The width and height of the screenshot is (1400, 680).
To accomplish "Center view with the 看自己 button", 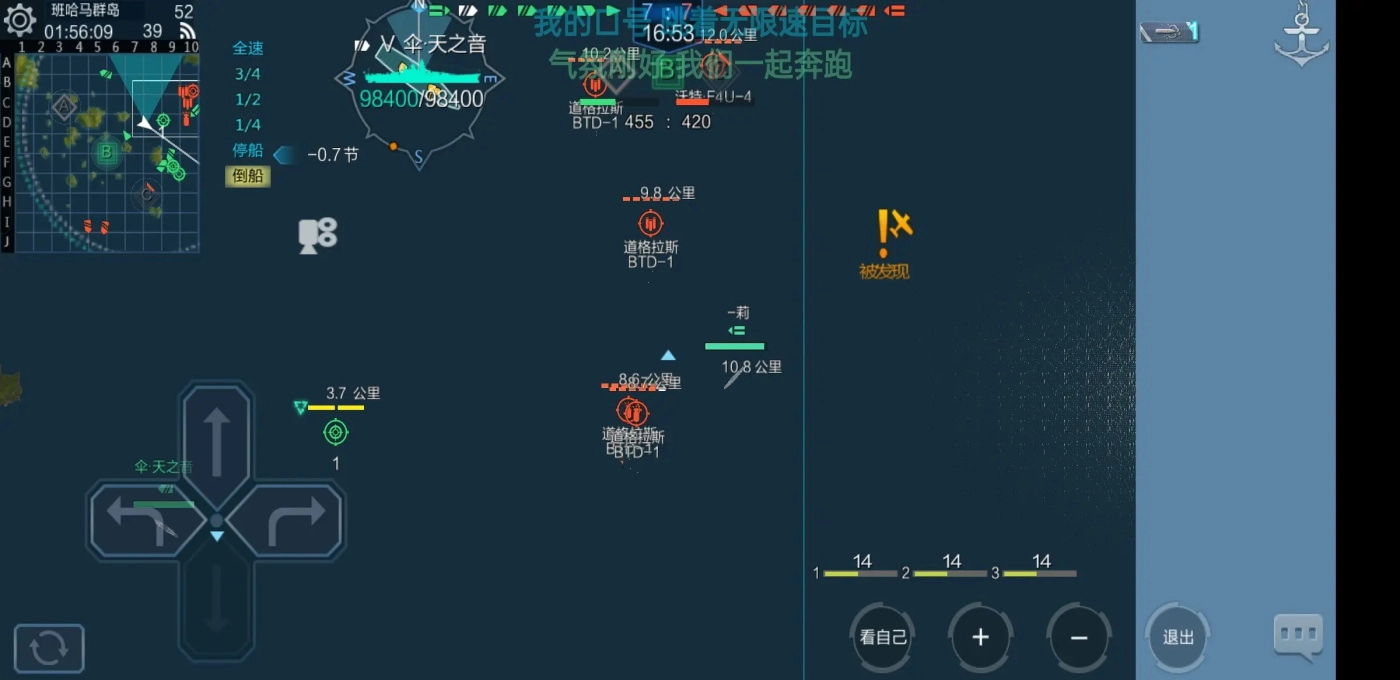I will (x=882, y=637).
